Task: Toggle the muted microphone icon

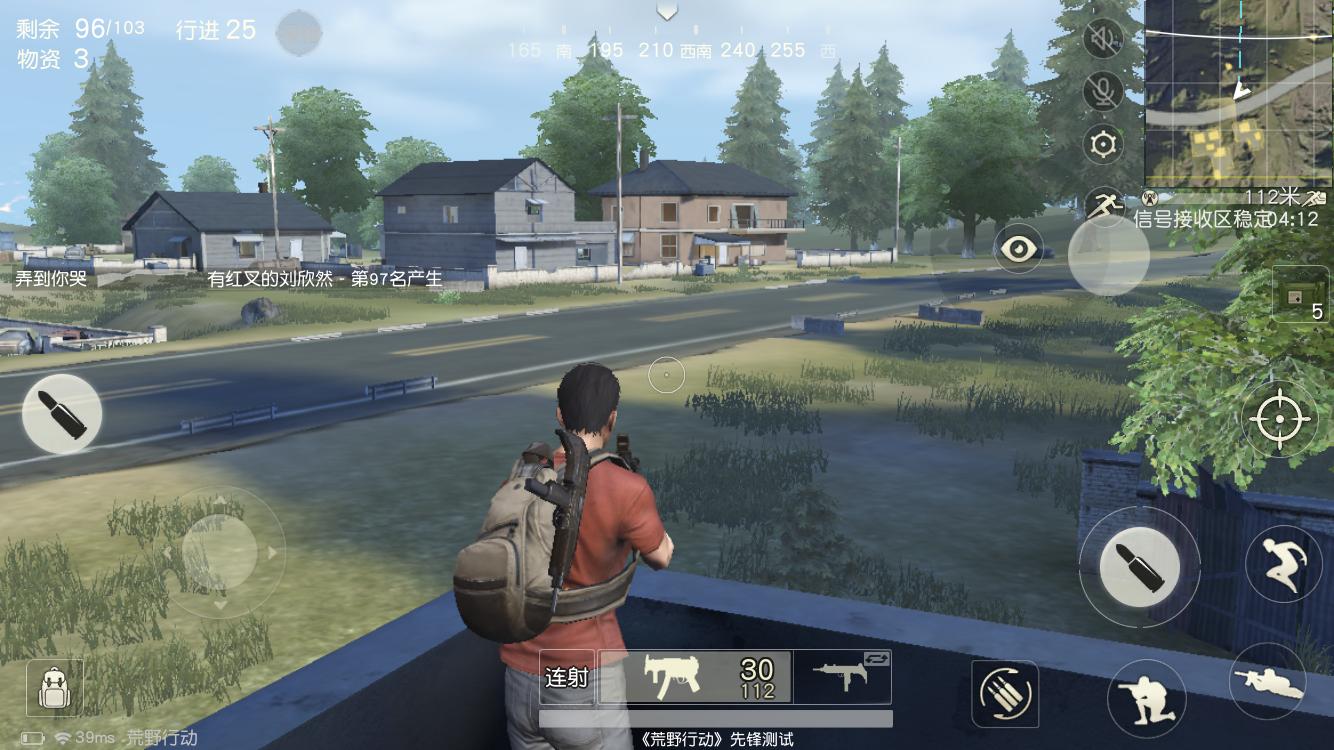Action: (1103, 92)
